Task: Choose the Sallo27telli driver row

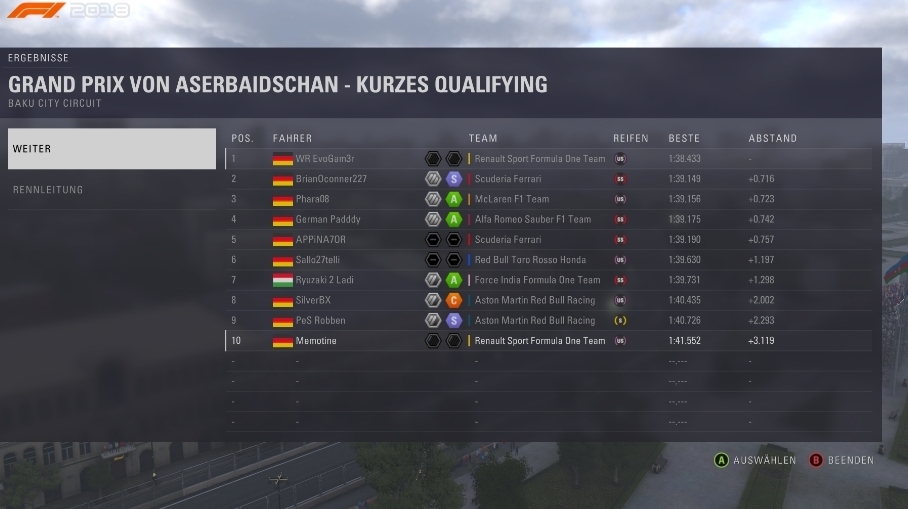Action: [548, 260]
